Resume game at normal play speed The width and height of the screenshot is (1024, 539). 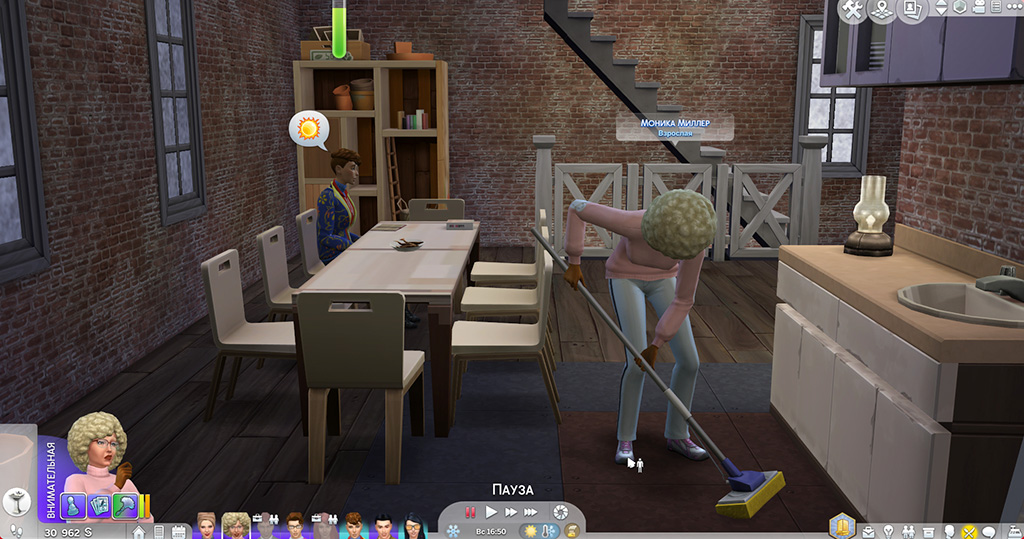click(x=491, y=512)
